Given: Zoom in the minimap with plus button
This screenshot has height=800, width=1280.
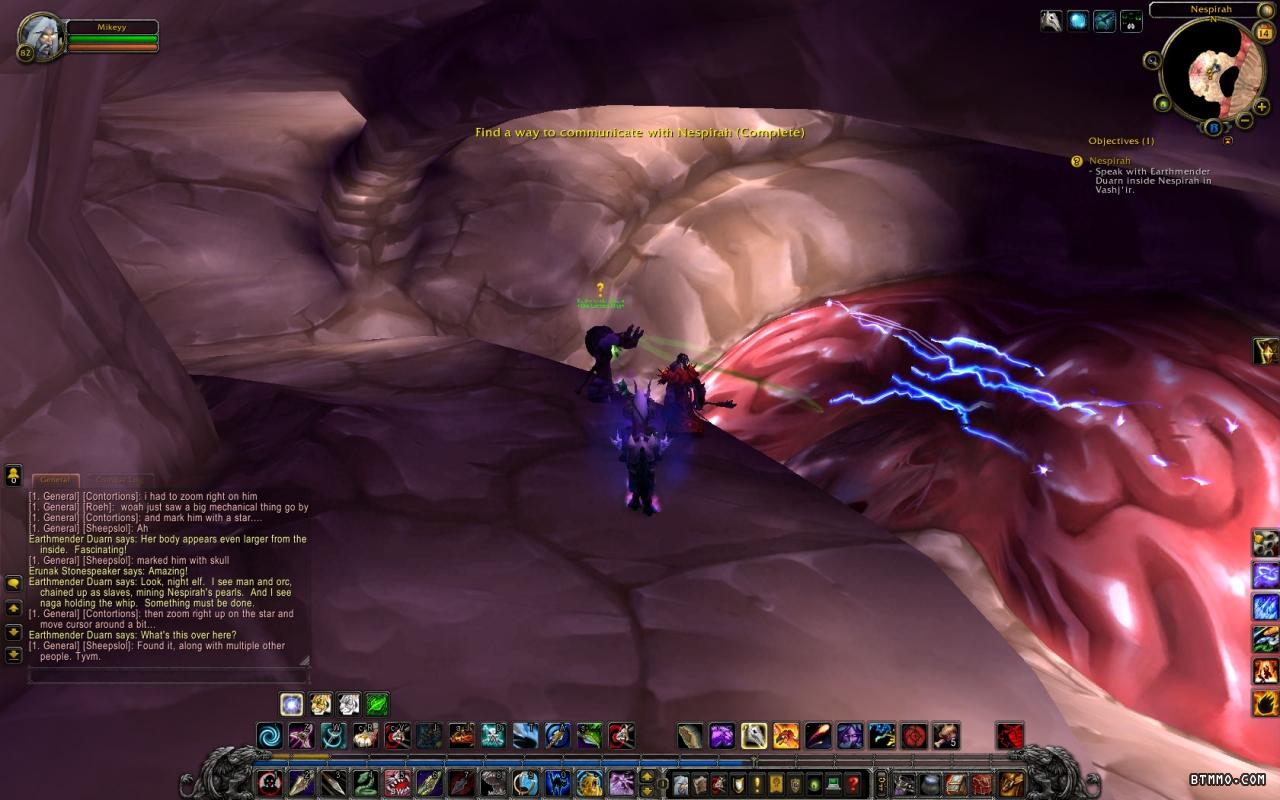Looking at the screenshot, I should [x=1262, y=106].
